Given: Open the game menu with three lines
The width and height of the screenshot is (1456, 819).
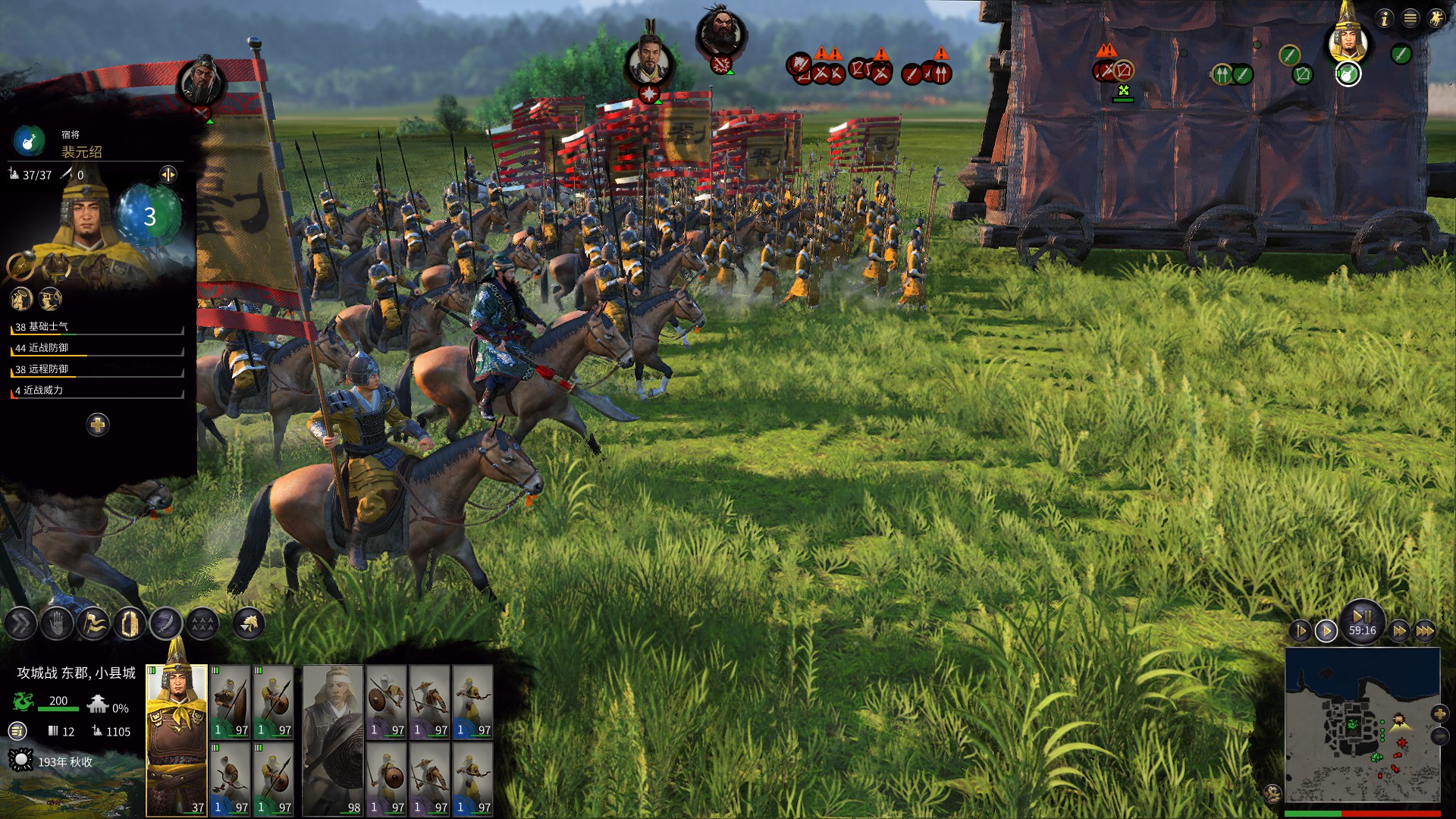Looking at the screenshot, I should 1410,18.
